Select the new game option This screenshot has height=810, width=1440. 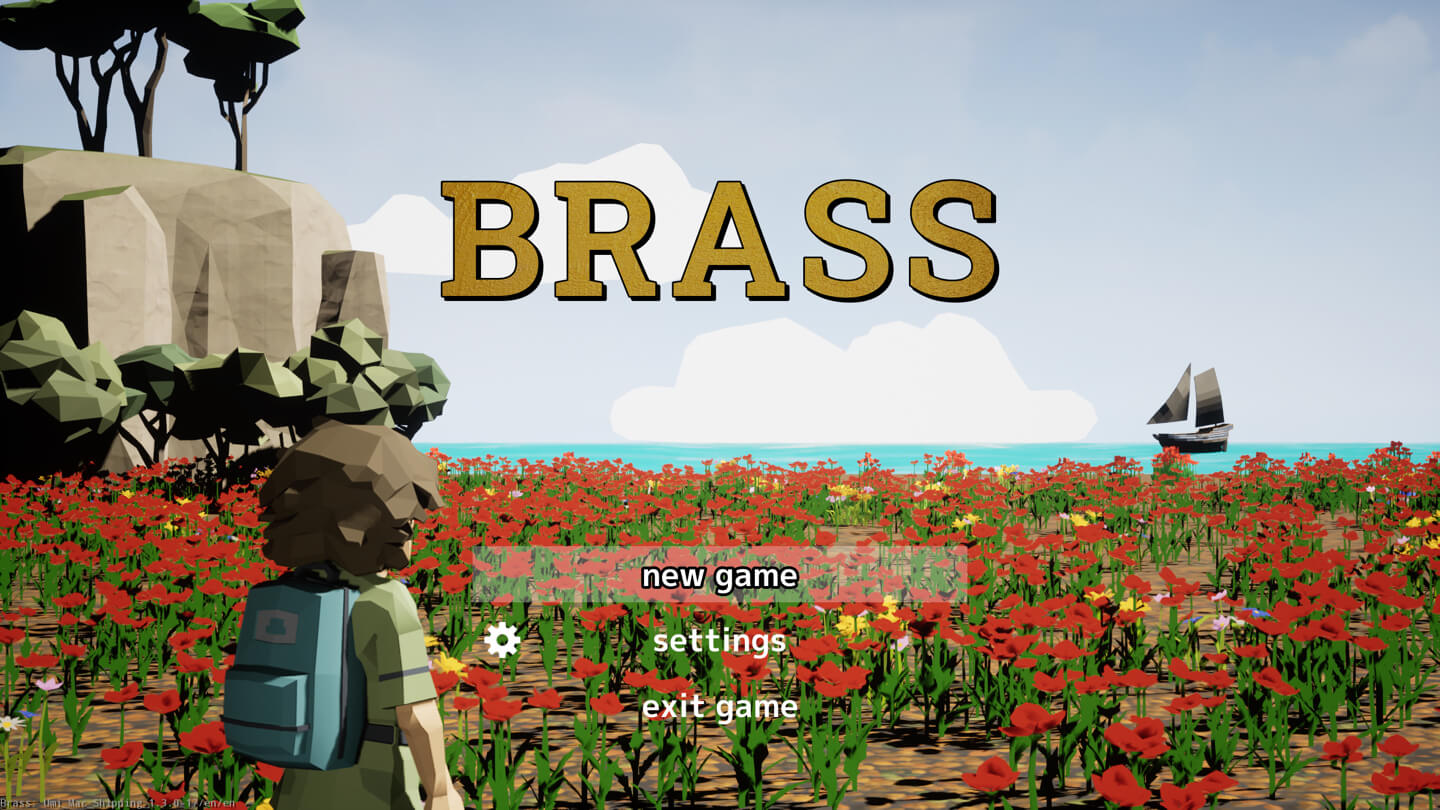tap(720, 576)
